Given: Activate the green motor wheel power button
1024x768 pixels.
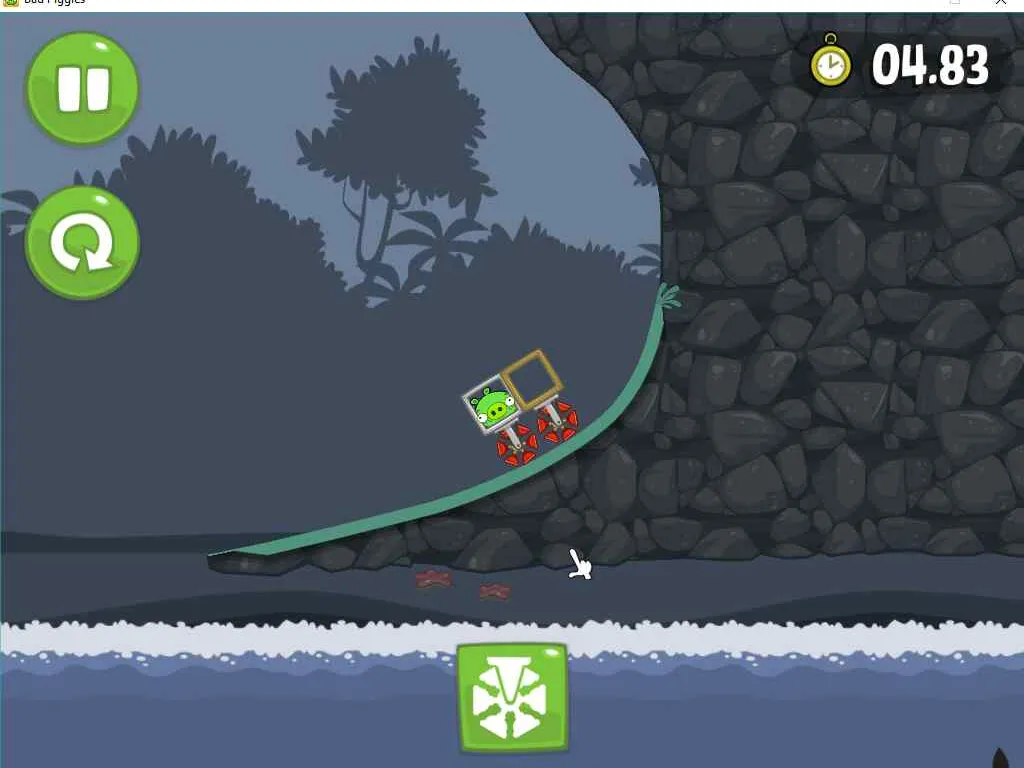Looking at the screenshot, I should point(512,697).
